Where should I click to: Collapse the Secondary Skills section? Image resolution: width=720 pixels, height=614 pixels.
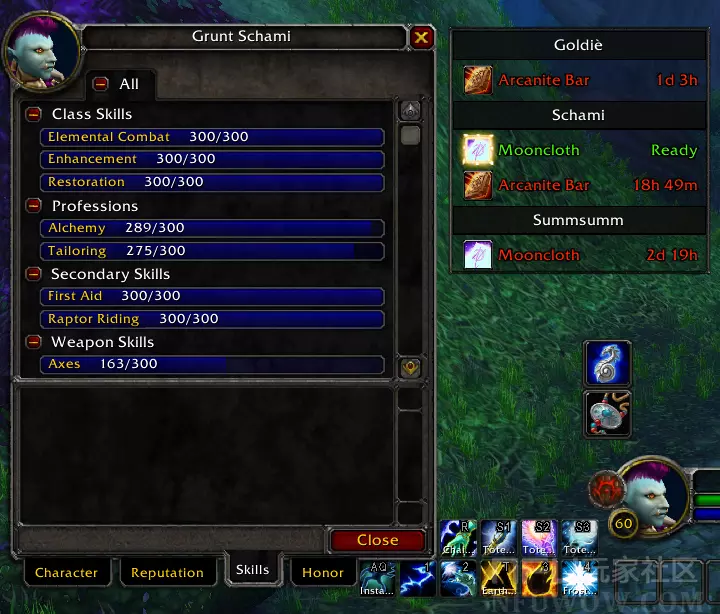coord(34,274)
